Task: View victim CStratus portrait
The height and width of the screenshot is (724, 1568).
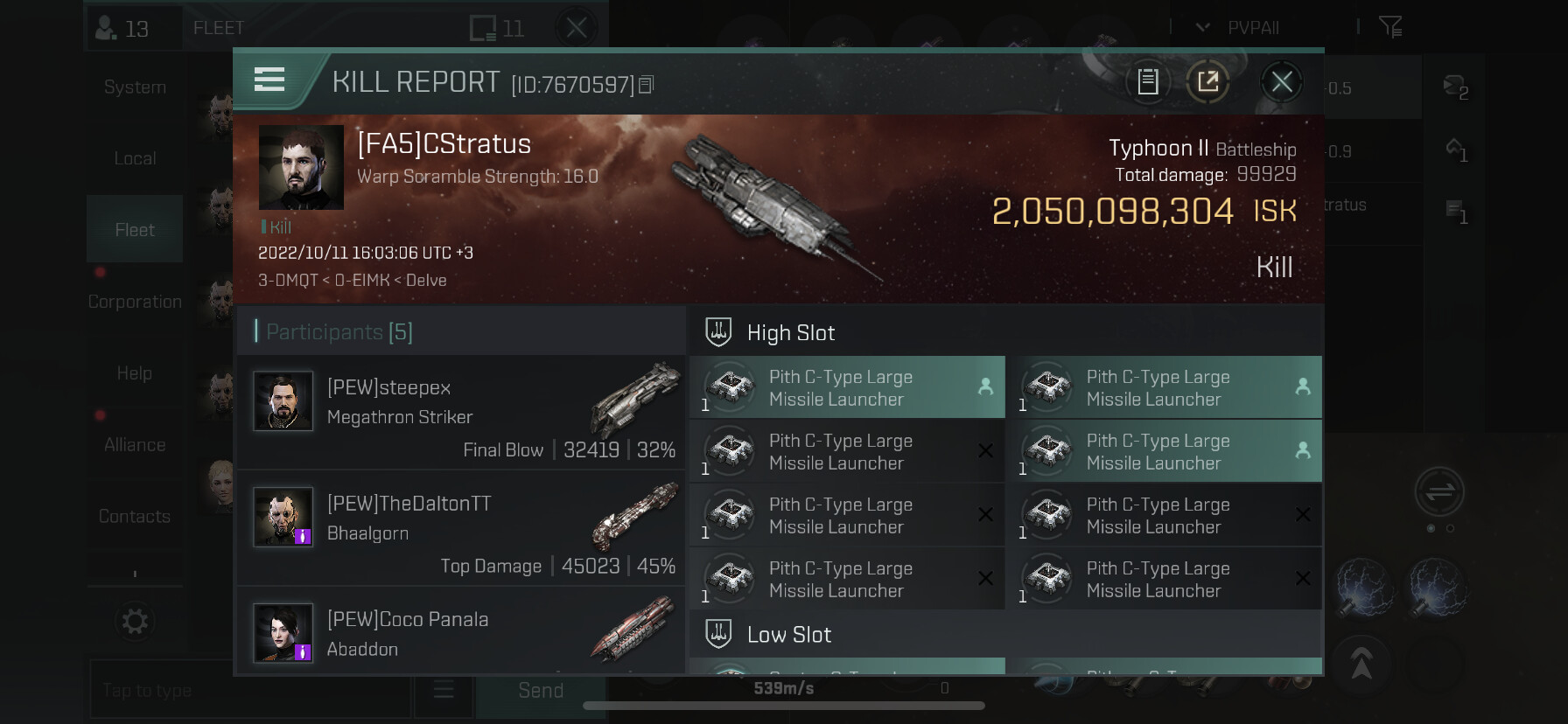Action: 301,167
